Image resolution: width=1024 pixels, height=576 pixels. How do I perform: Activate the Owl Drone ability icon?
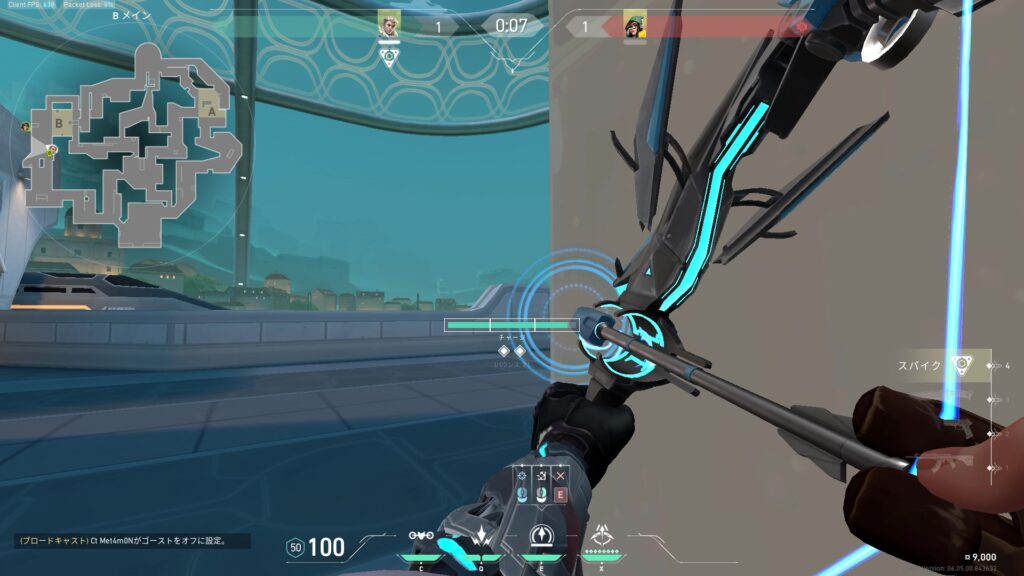(421, 535)
